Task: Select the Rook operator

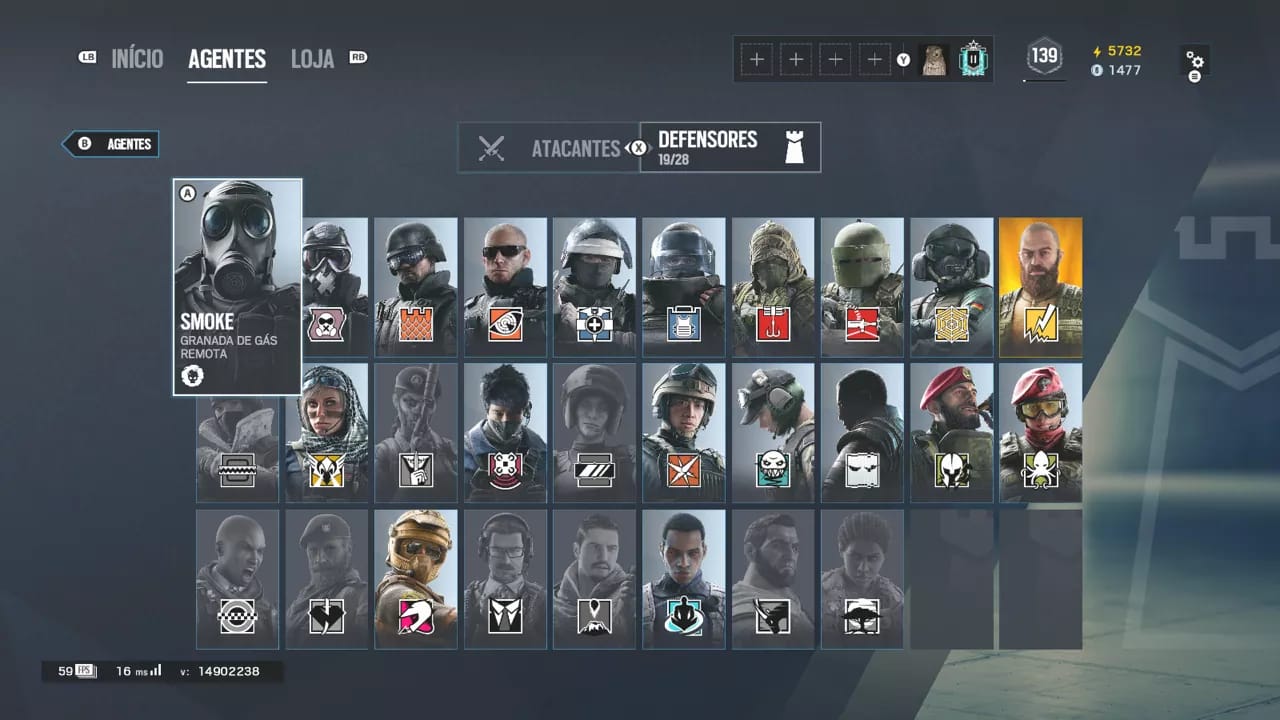Action: coord(684,290)
